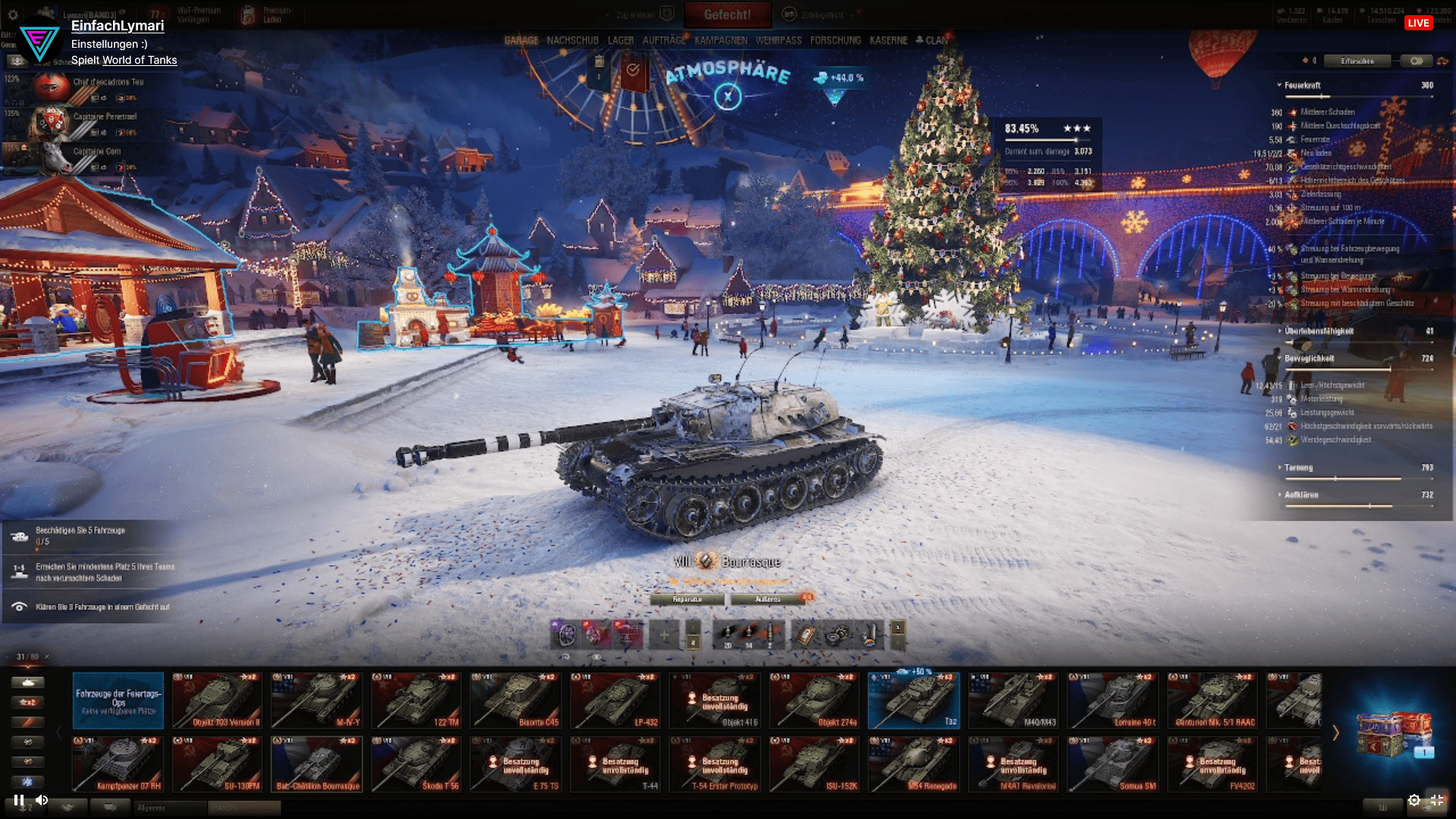Screen dimensions: 1456x819
Task: Start a battle with the Gefecht! button
Action: pyautogui.click(x=726, y=14)
